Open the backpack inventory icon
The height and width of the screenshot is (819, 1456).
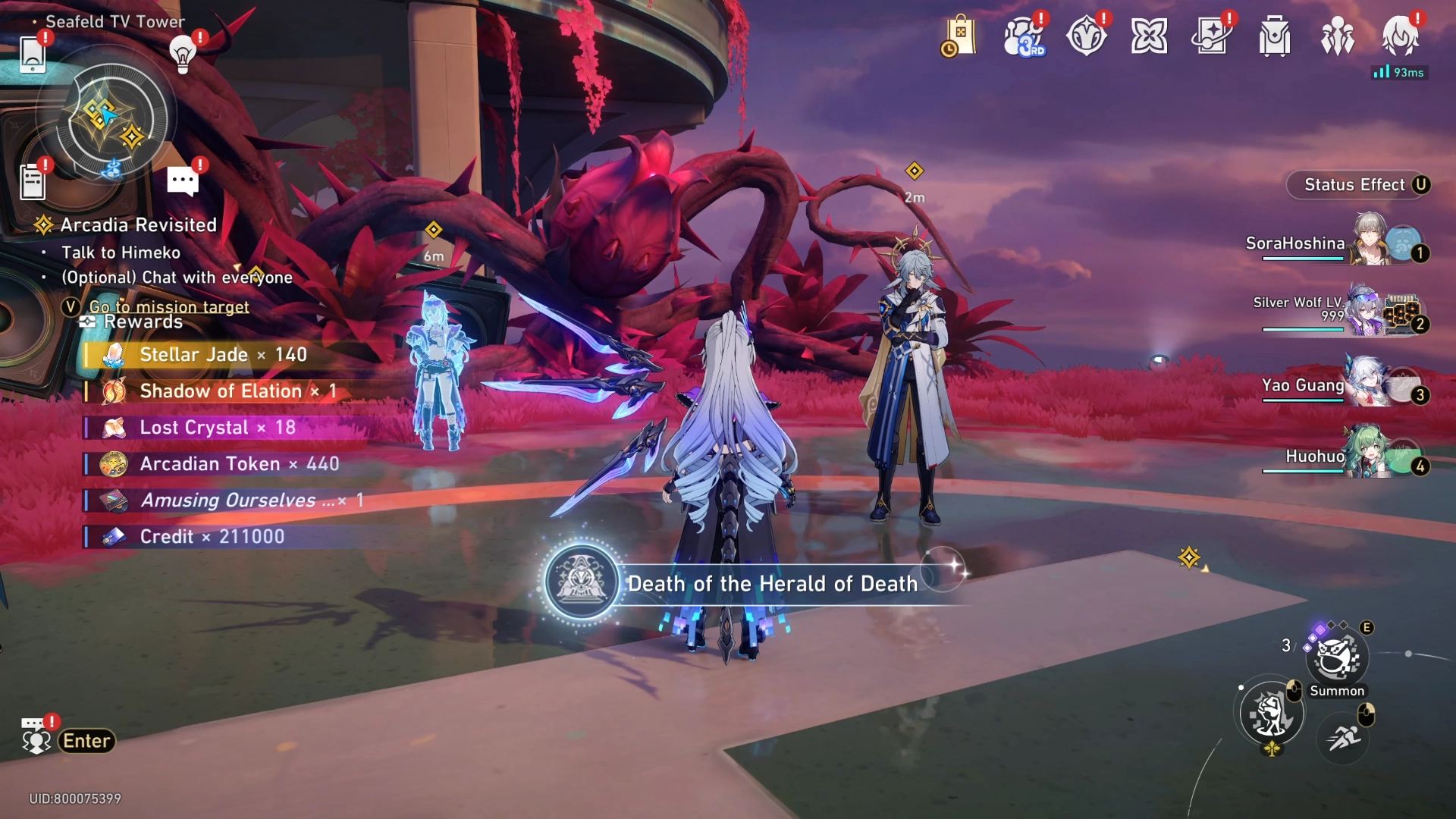tap(1275, 36)
